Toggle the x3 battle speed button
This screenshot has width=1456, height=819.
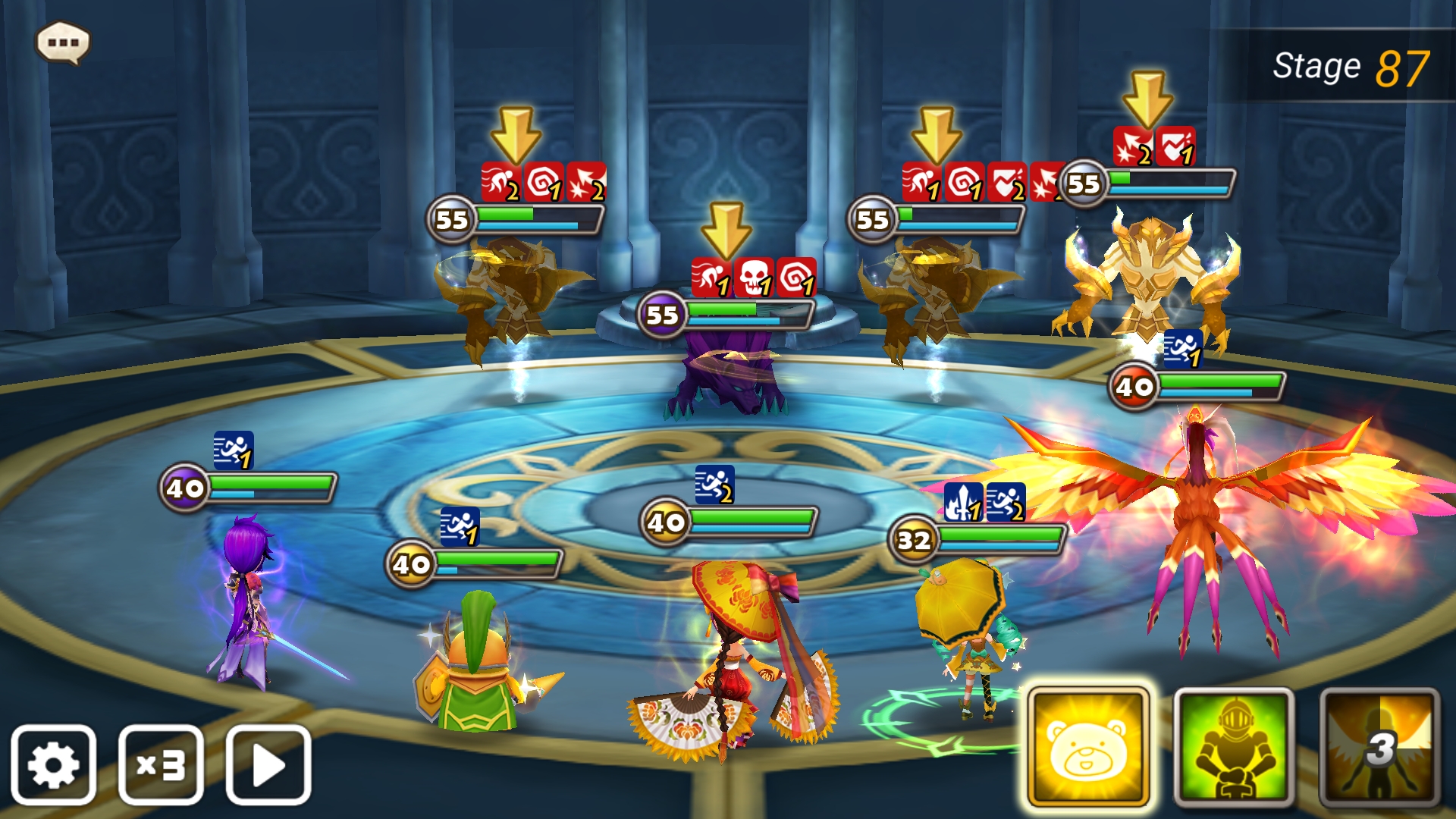tap(161, 764)
